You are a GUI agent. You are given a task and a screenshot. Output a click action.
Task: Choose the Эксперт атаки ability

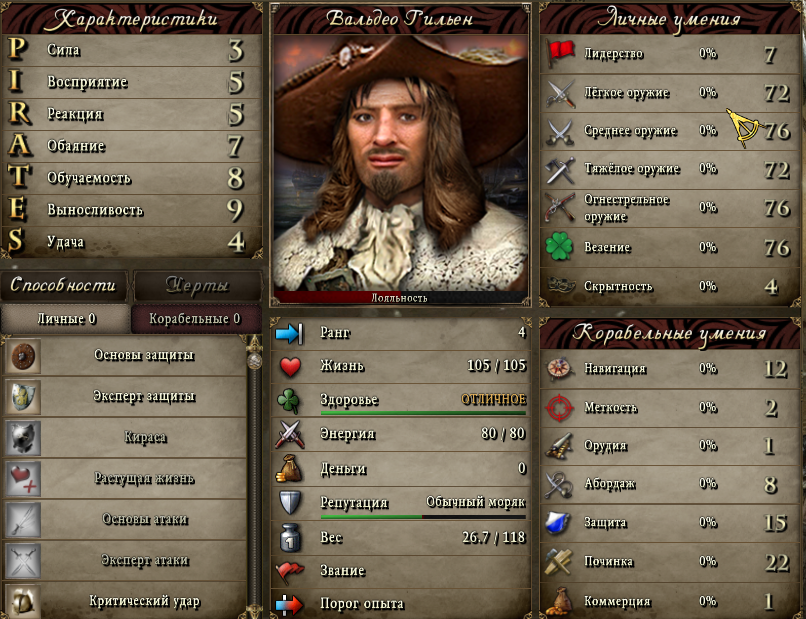pos(125,560)
